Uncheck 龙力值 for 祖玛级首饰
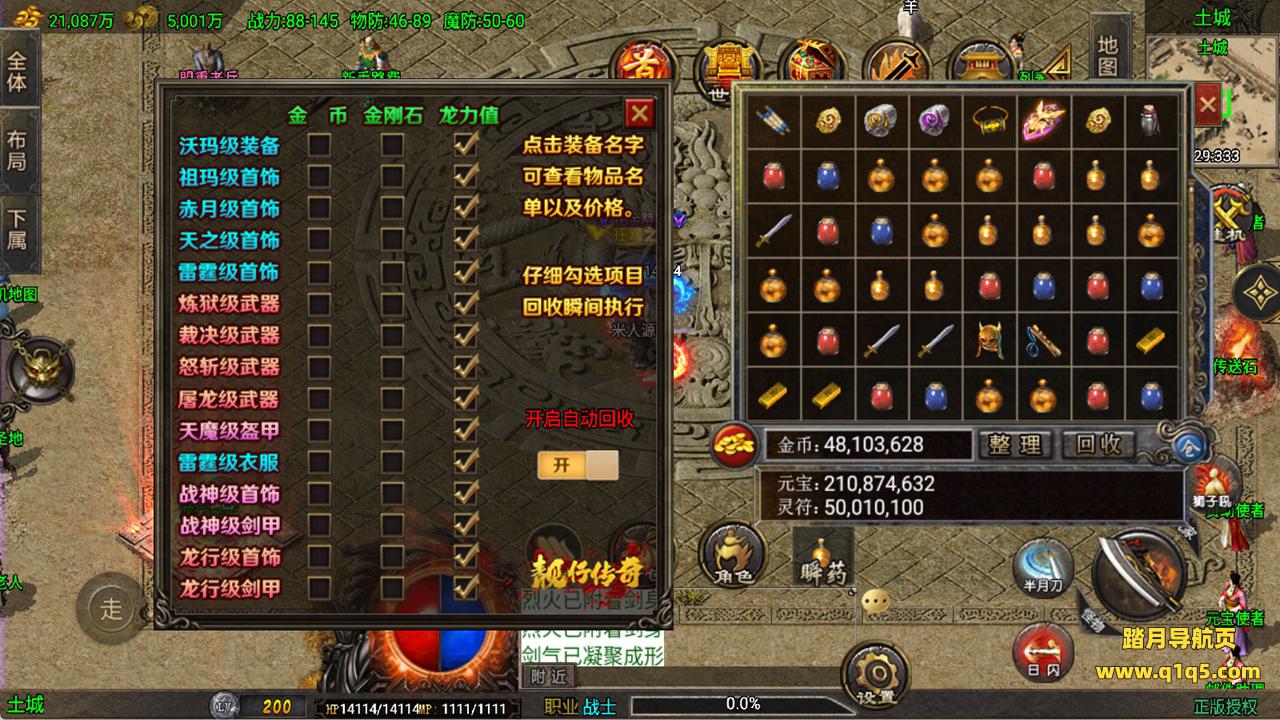 [465, 177]
